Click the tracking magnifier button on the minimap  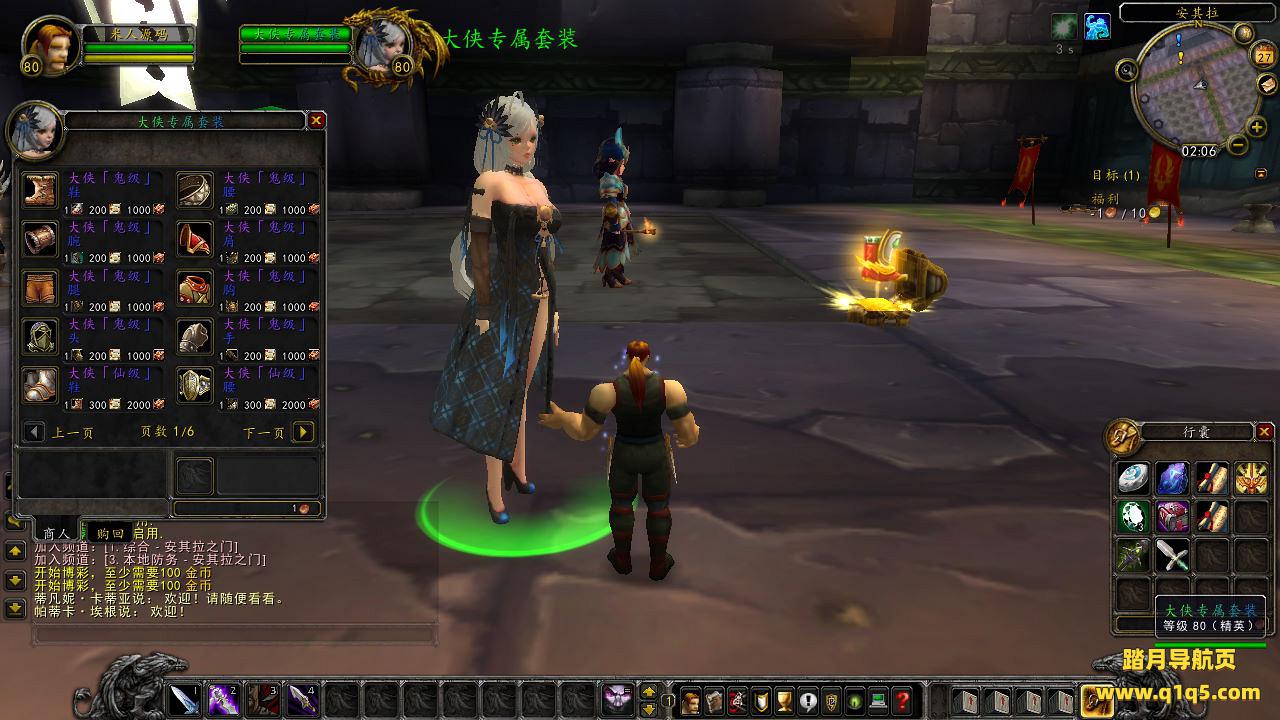[x=1128, y=70]
